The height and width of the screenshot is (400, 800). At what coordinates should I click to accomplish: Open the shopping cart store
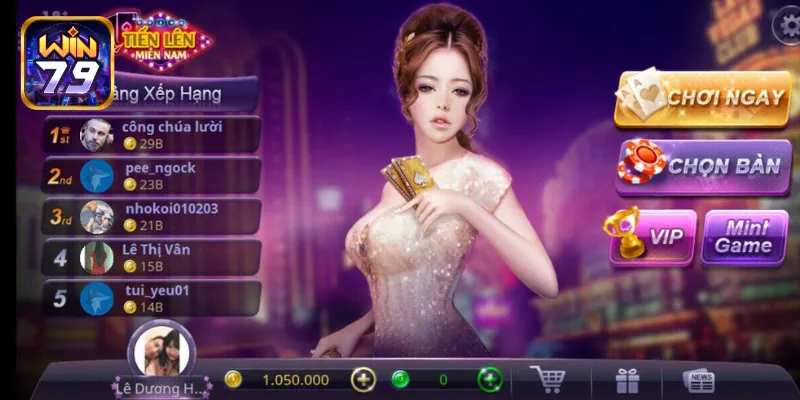tap(550, 380)
